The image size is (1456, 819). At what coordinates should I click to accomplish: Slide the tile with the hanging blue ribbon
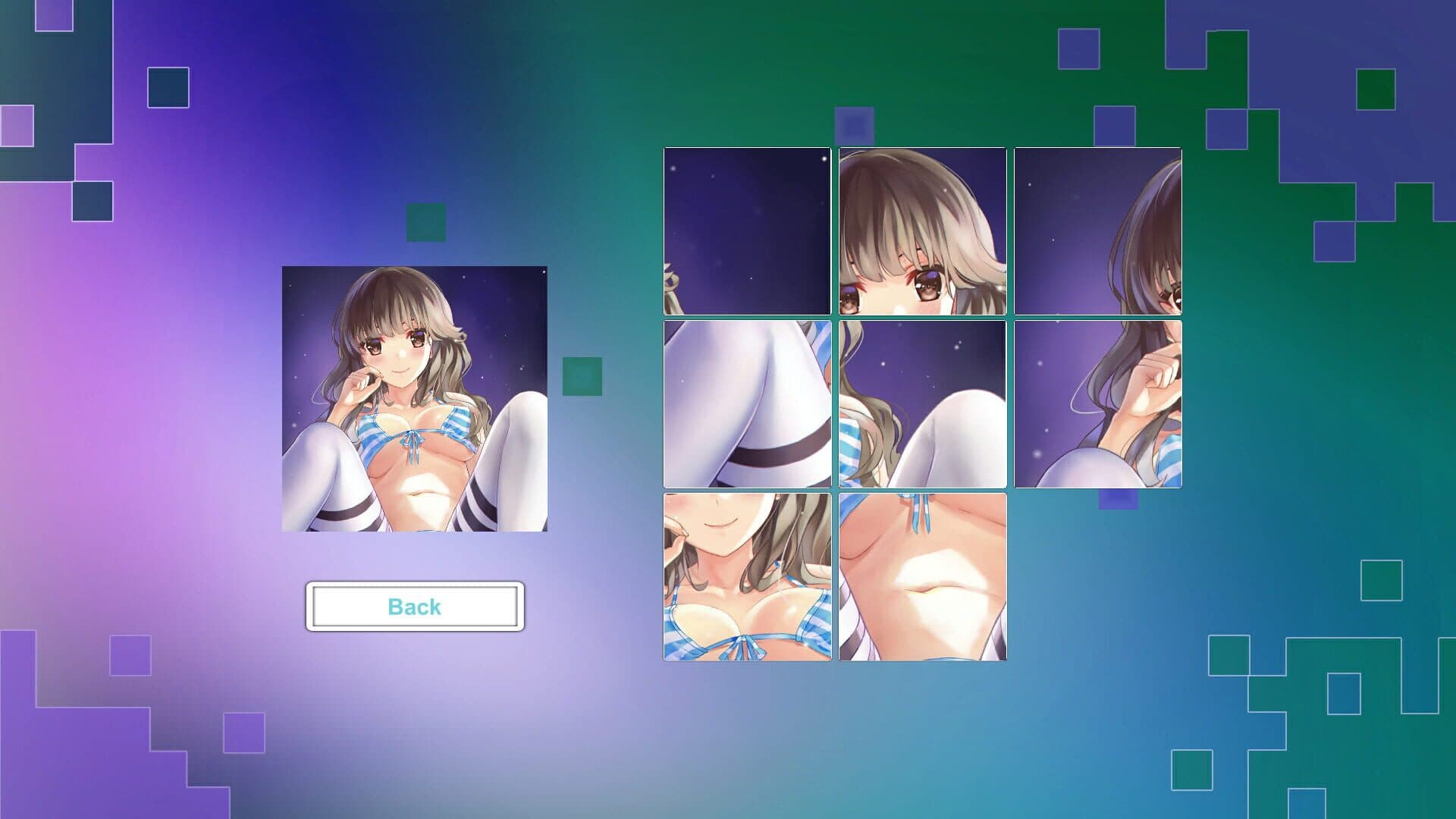click(x=922, y=577)
